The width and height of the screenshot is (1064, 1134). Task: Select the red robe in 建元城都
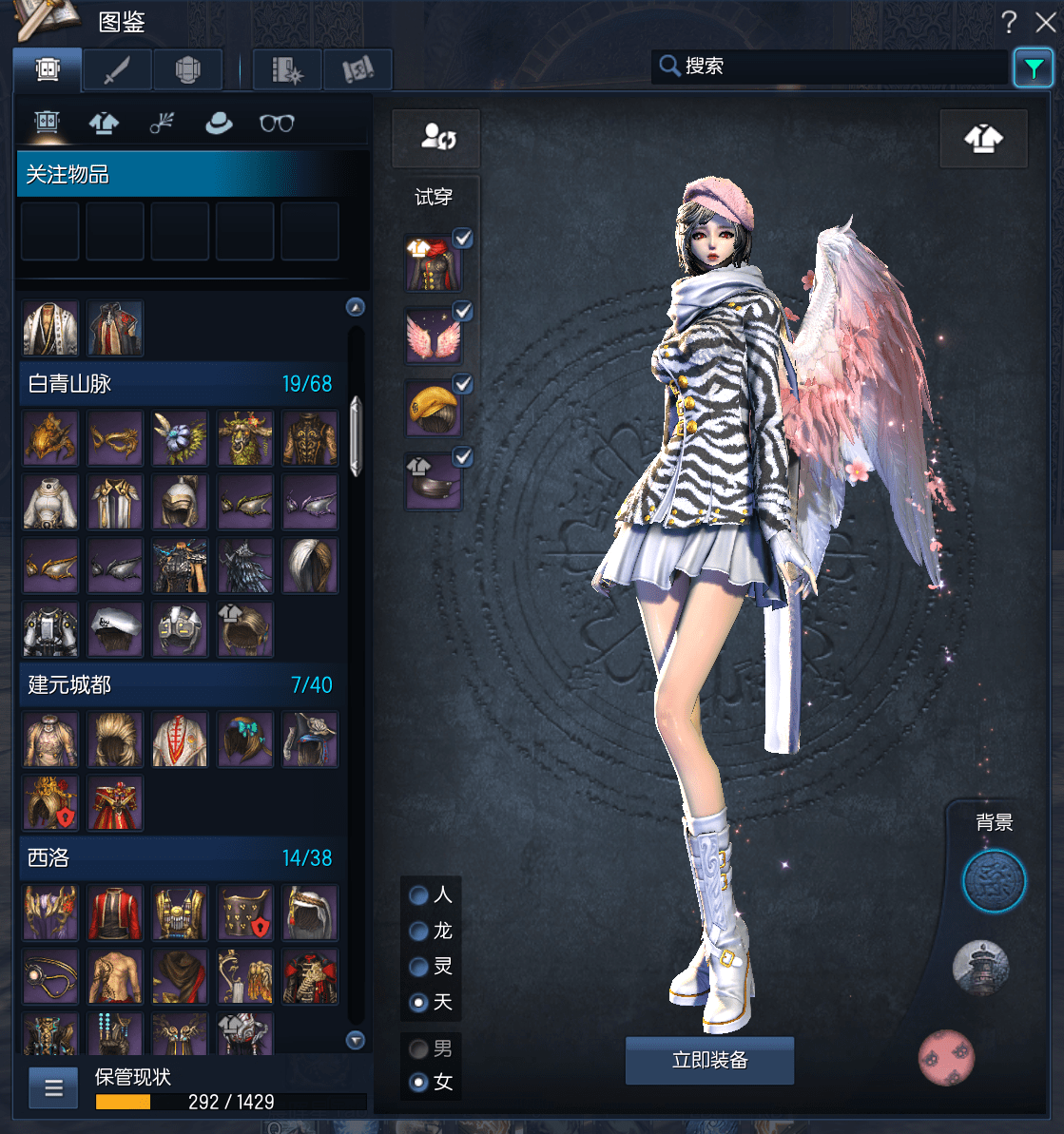(x=115, y=803)
